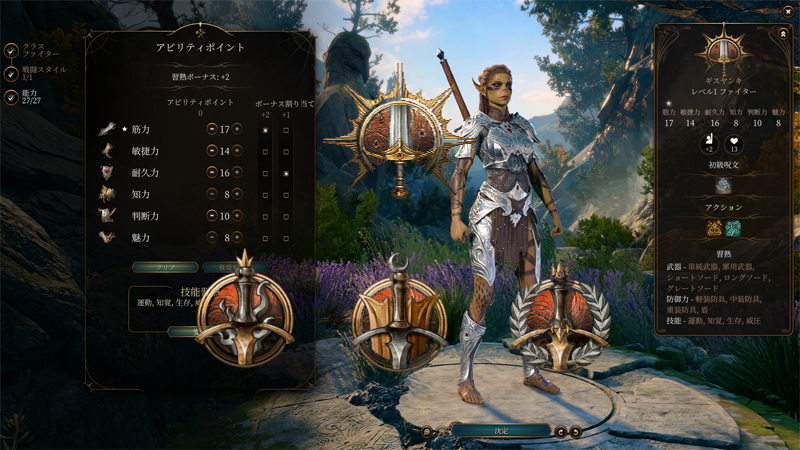
Task: Collapse the character summary panel
Action: [783, 33]
